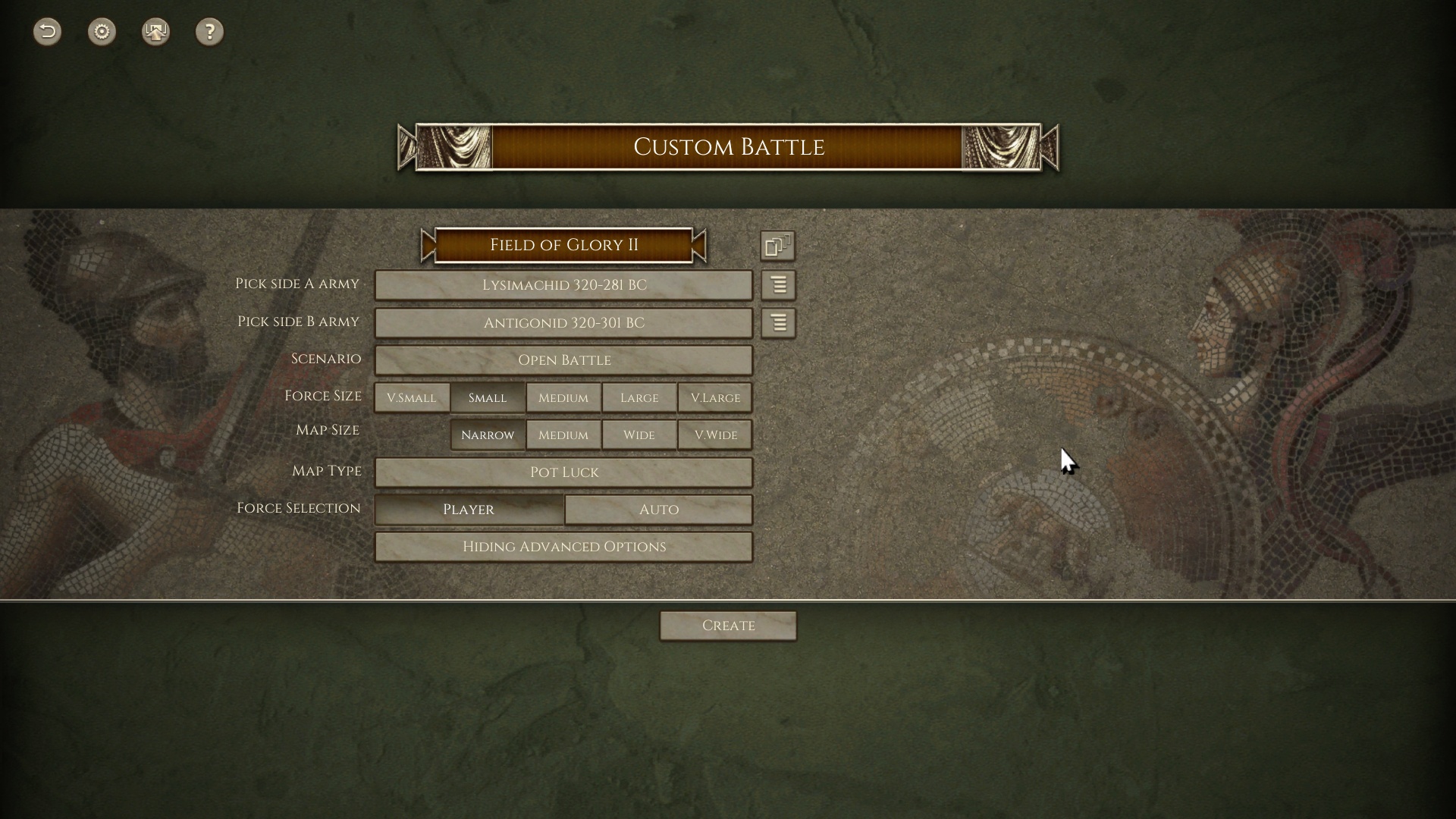This screenshot has width=1456, height=819.
Task: Show advanced options
Action: tap(563, 547)
